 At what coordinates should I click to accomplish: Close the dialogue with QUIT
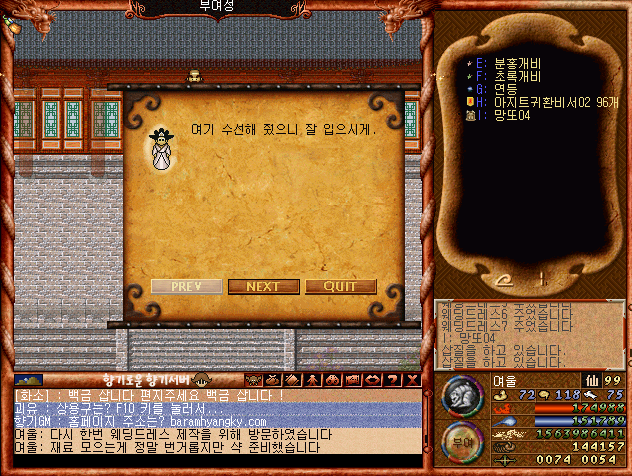pos(341,286)
